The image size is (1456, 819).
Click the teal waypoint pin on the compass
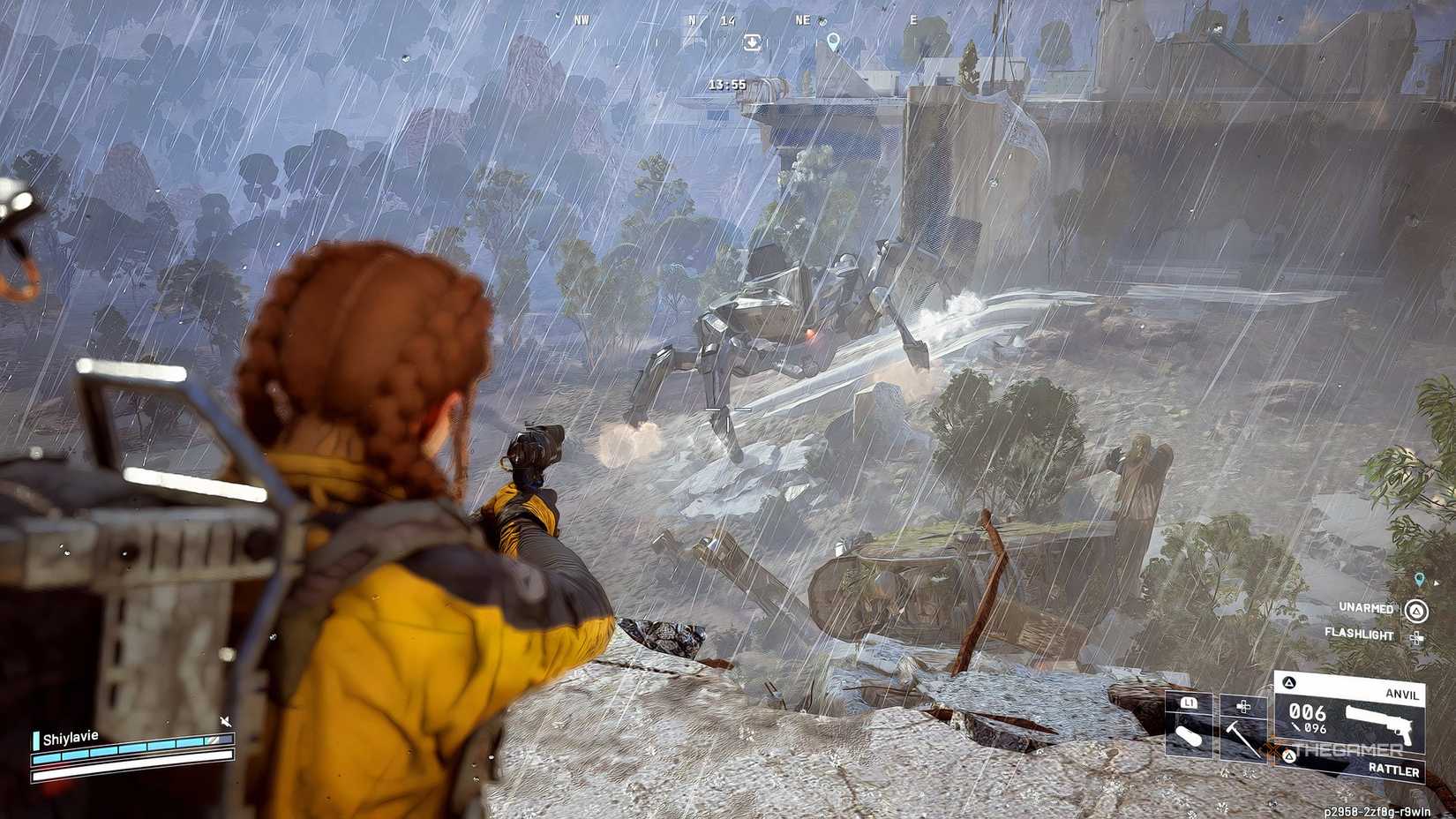point(833,42)
